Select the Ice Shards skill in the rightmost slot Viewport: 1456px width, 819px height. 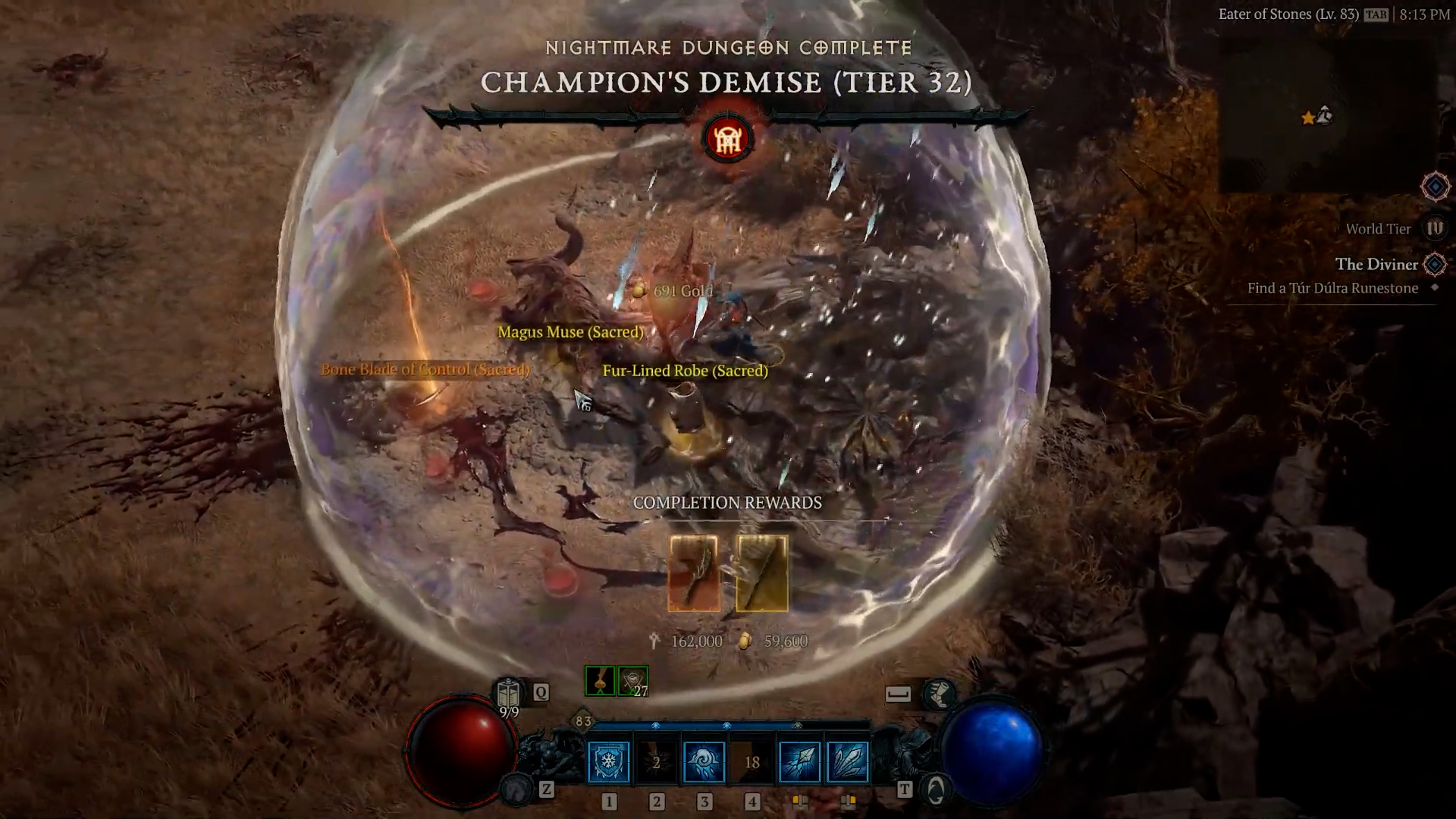(848, 762)
